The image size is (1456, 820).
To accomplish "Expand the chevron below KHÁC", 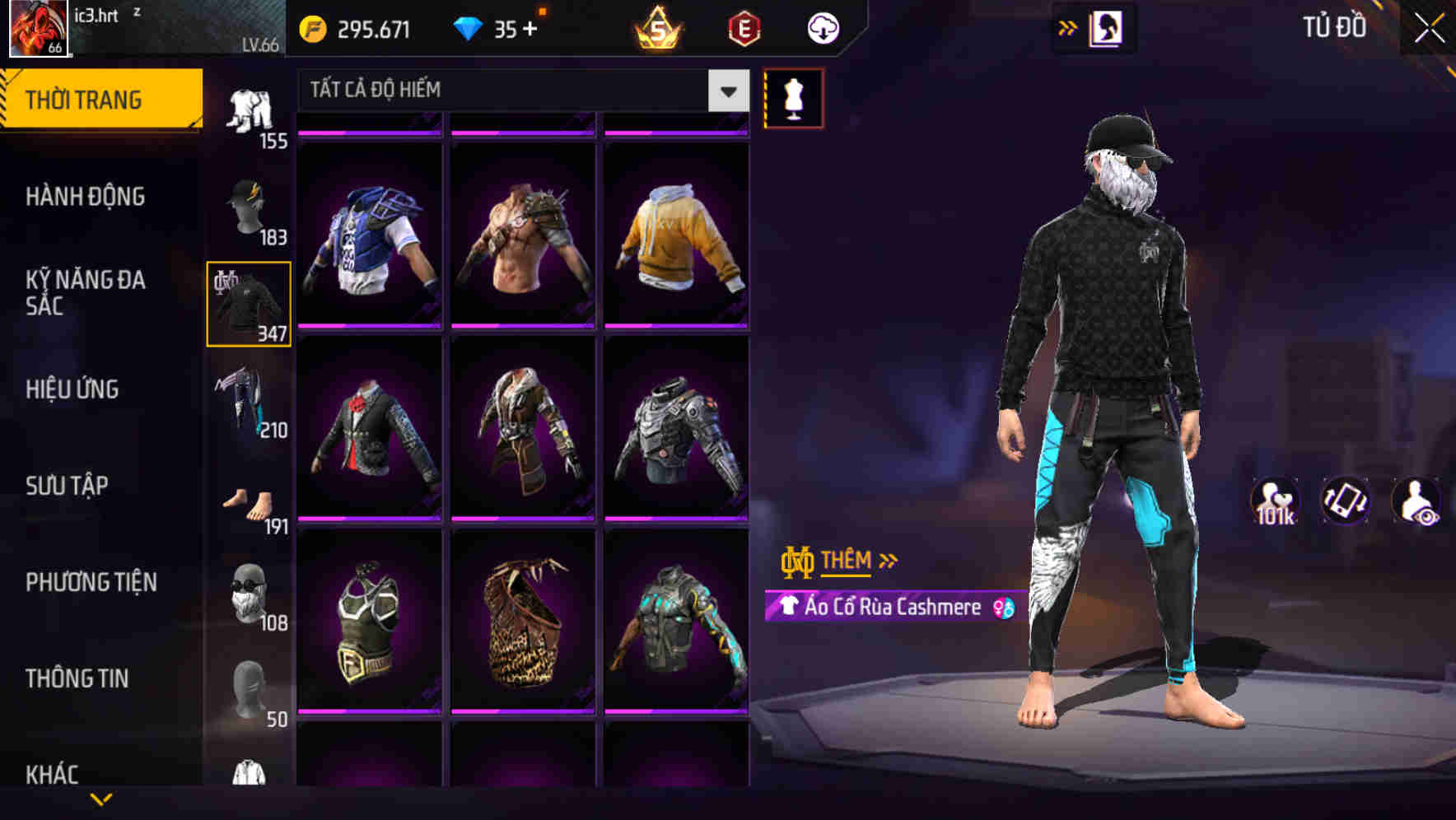I will pyautogui.click(x=101, y=798).
